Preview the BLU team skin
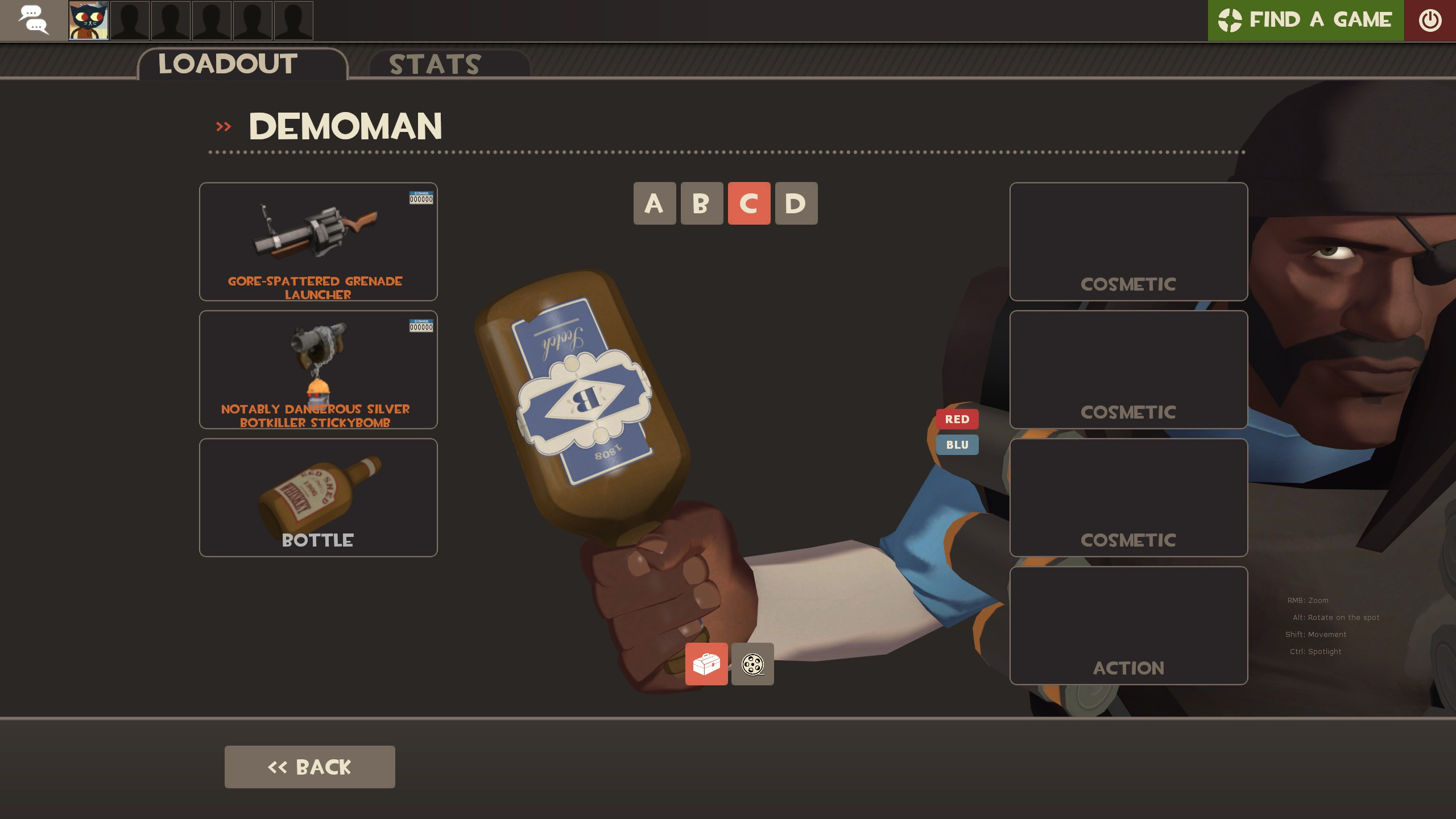 click(957, 445)
